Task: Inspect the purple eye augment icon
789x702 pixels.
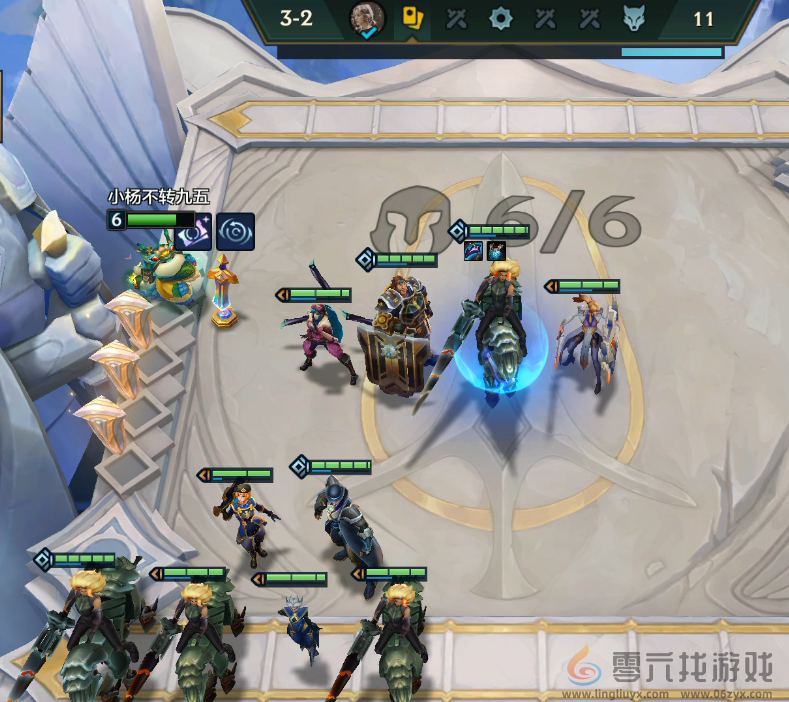Action: [x=193, y=232]
